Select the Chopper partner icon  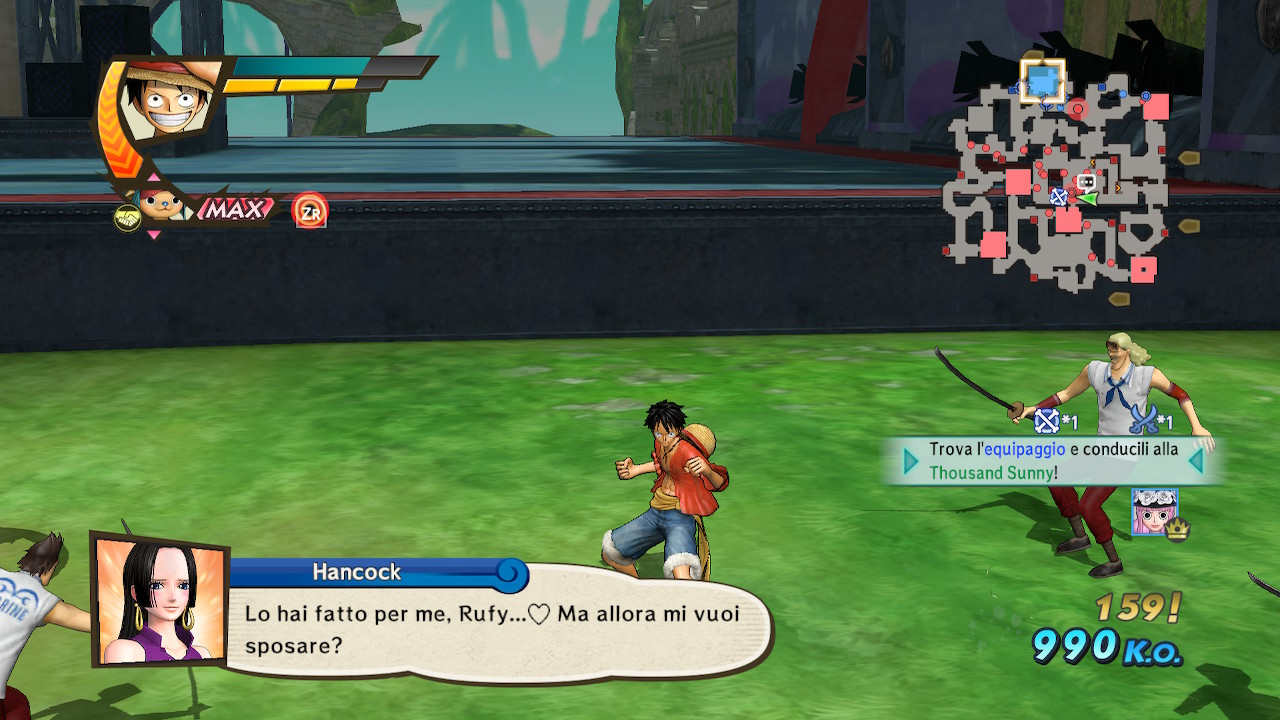[160, 207]
